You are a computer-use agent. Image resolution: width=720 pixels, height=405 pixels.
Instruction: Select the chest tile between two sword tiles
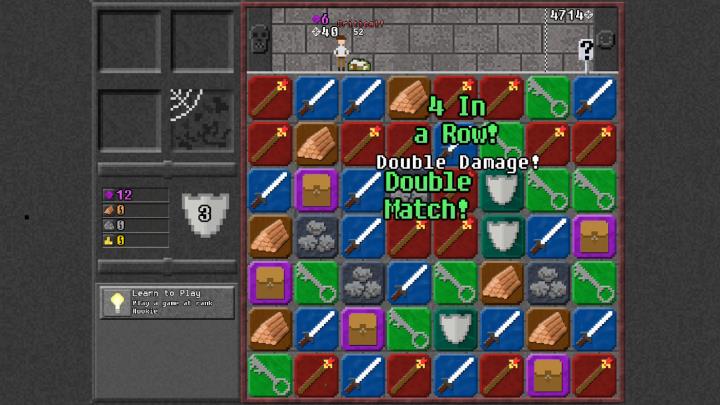[x=315, y=190]
